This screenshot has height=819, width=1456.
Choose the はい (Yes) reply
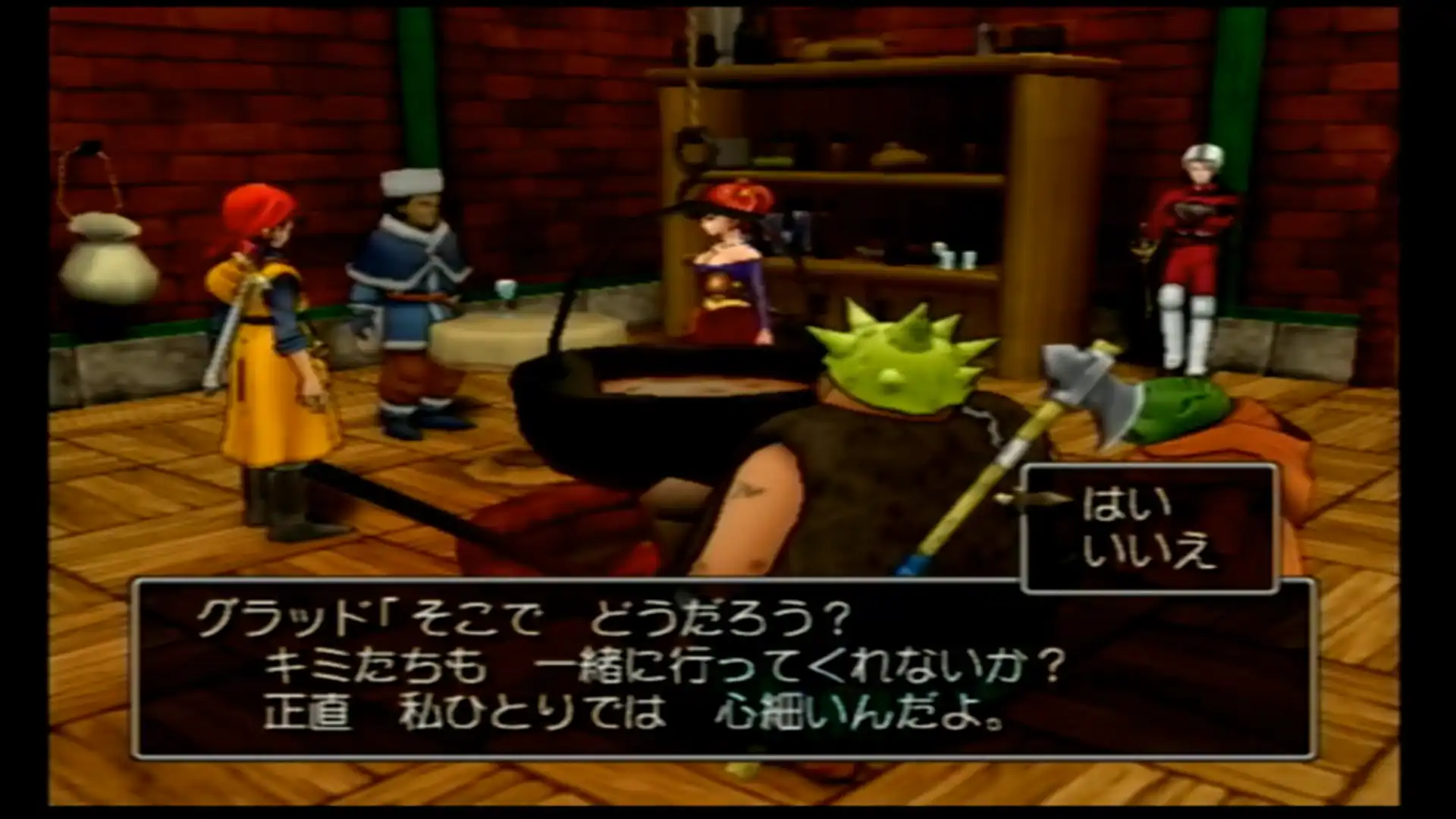(x=1116, y=506)
